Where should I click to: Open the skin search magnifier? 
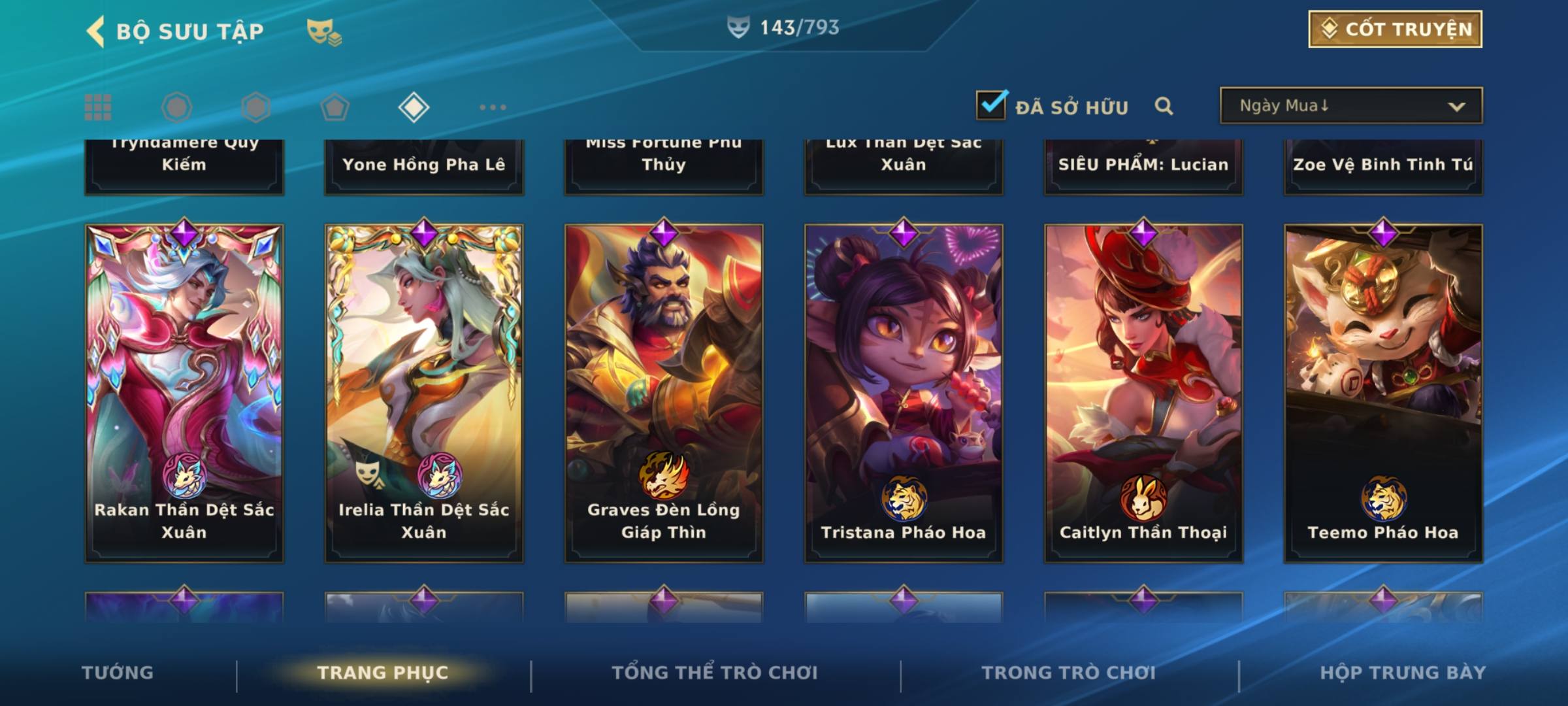click(x=1164, y=106)
